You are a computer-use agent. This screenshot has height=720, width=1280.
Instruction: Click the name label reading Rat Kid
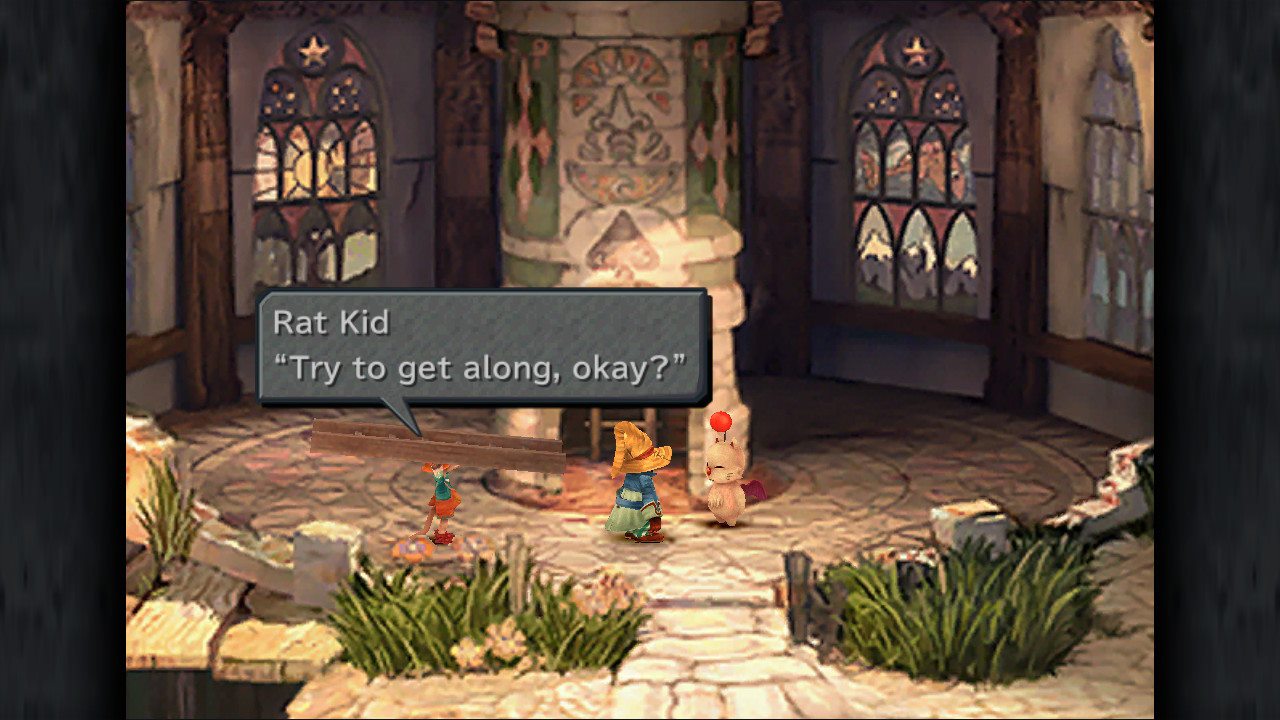[x=330, y=322]
